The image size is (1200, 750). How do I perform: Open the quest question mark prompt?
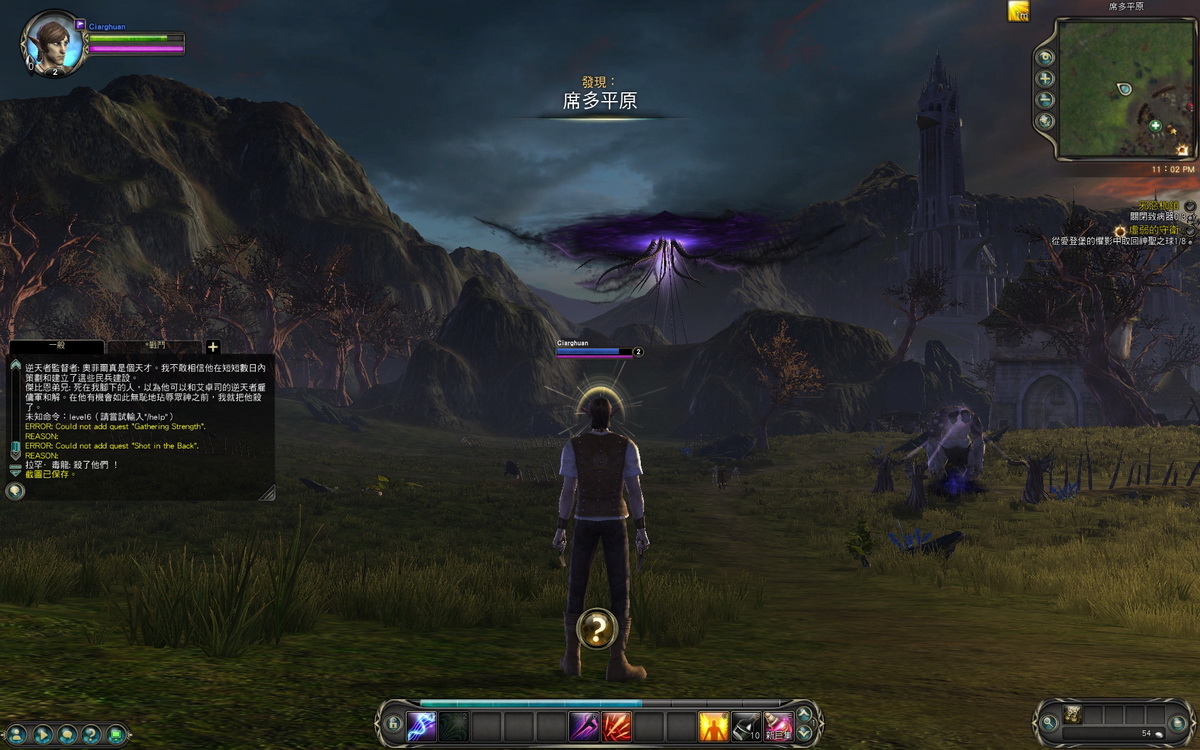click(597, 628)
